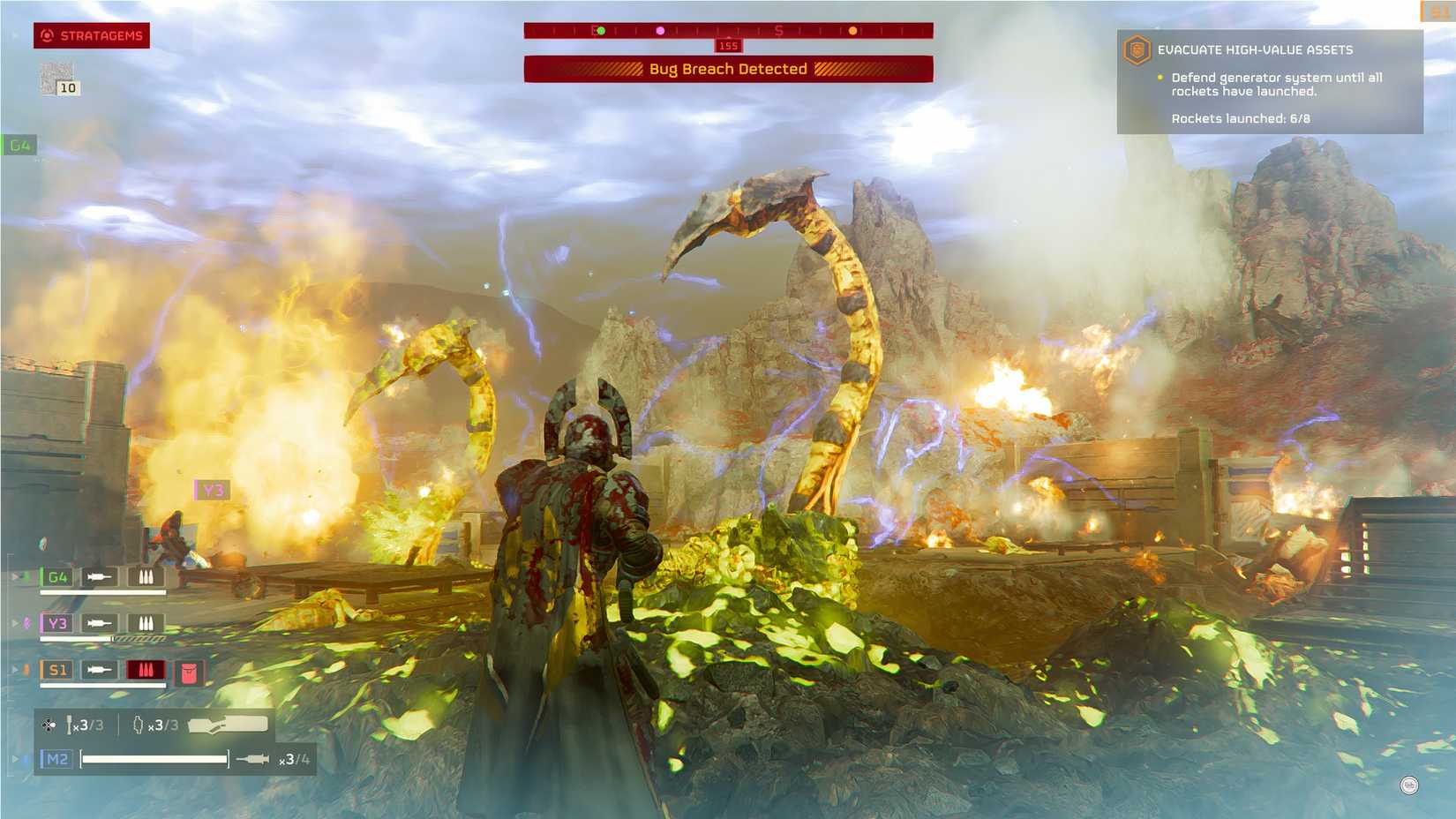Click the Stratagems radar icon
Viewport: 1456px width, 819px height.
coord(46,36)
